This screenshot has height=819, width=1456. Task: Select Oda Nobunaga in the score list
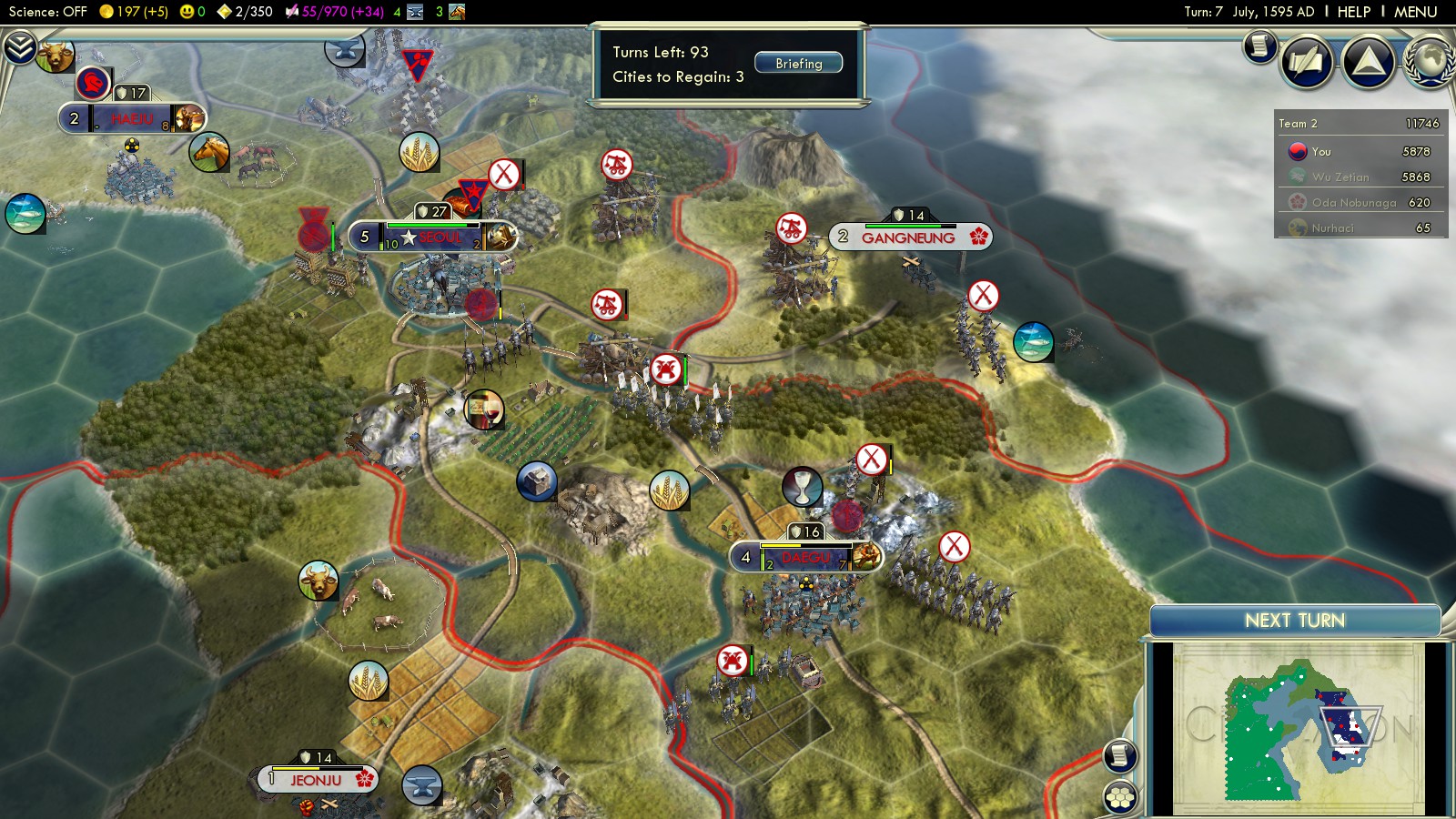click(1354, 203)
